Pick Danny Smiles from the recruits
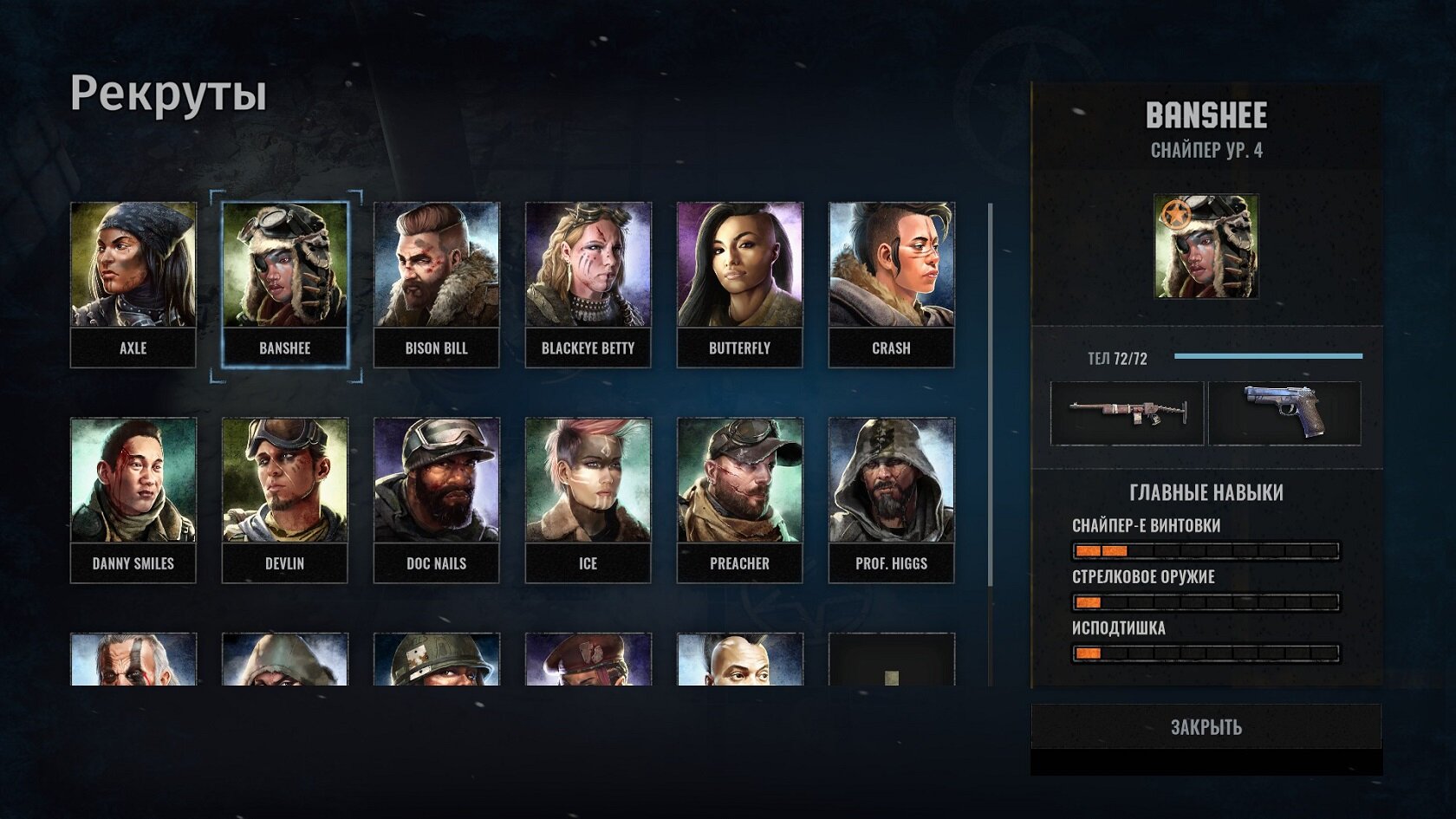Screen dimensions: 1456x819 [x=133, y=499]
